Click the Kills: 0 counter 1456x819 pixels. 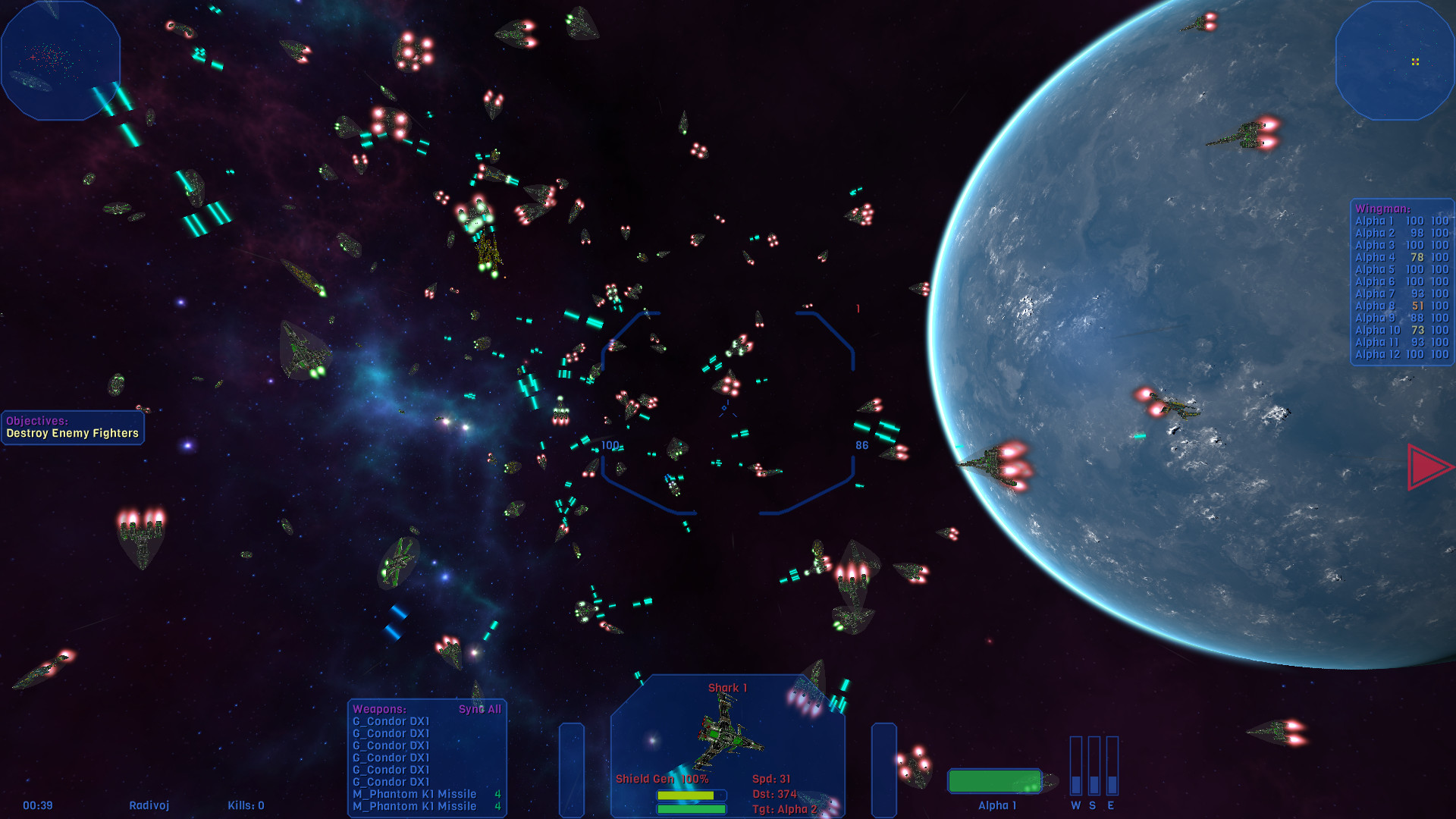246,805
